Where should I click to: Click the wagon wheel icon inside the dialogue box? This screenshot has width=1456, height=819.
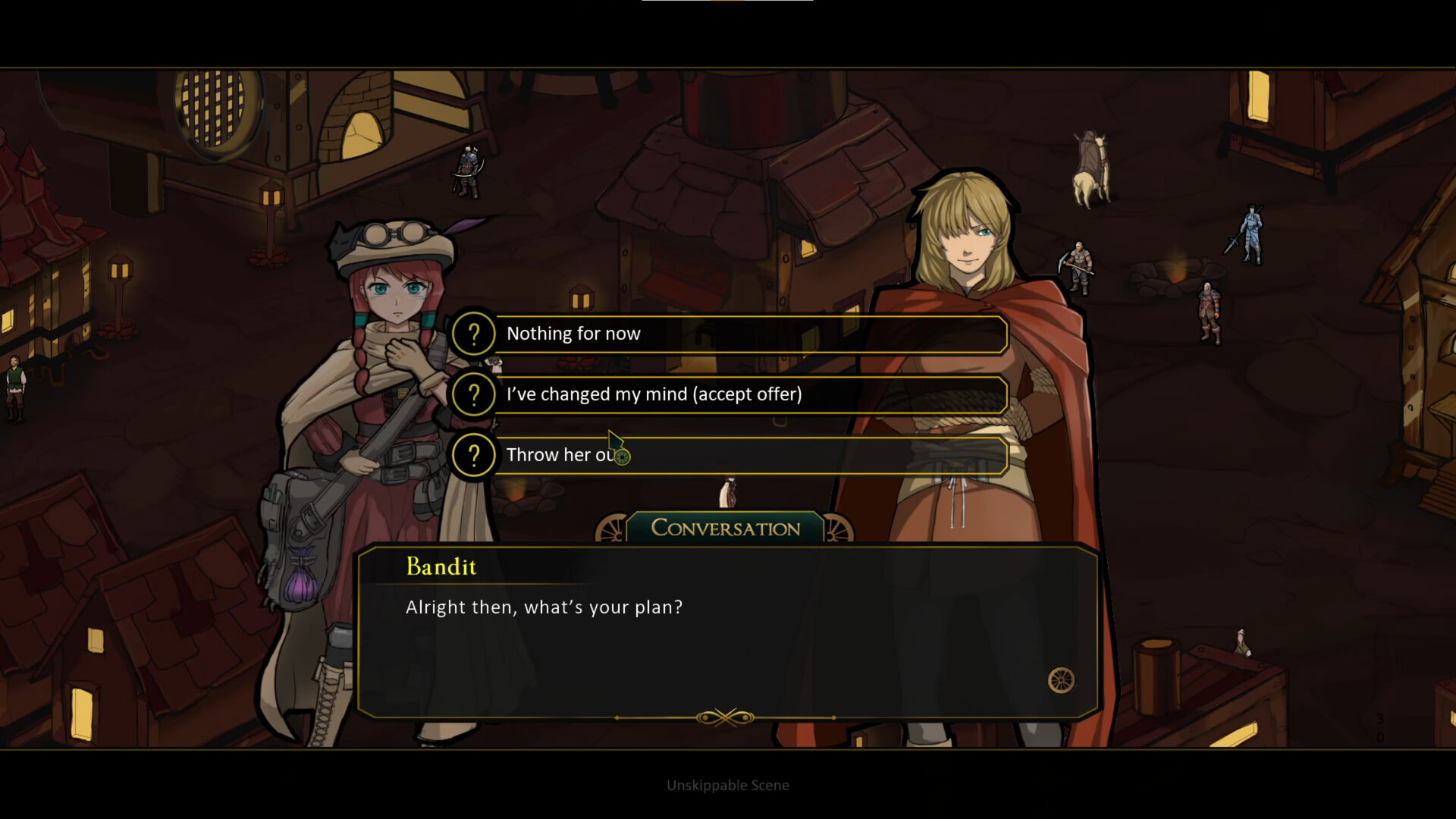[1062, 680]
